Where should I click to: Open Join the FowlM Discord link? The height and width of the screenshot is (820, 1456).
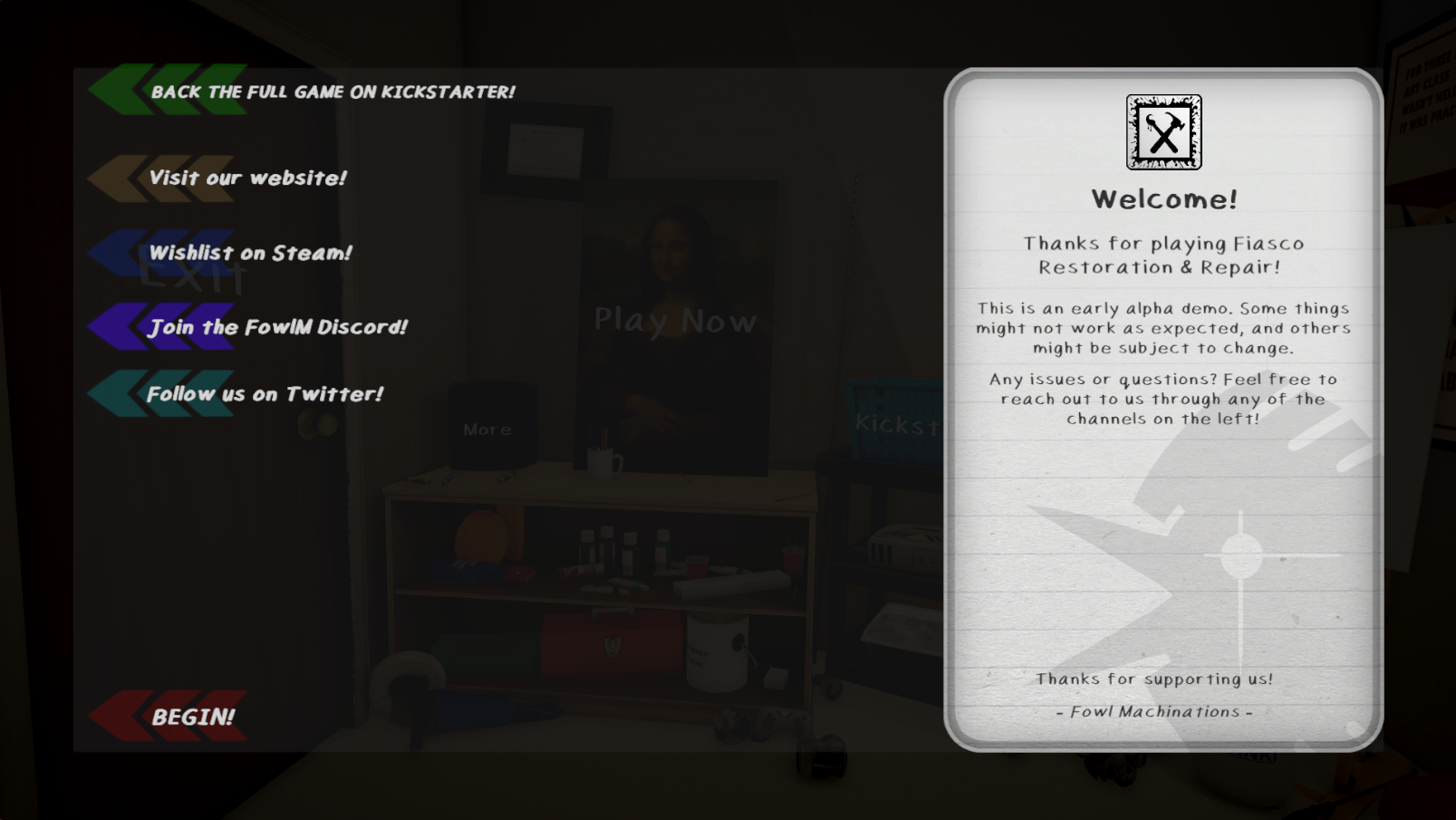[278, 327]
